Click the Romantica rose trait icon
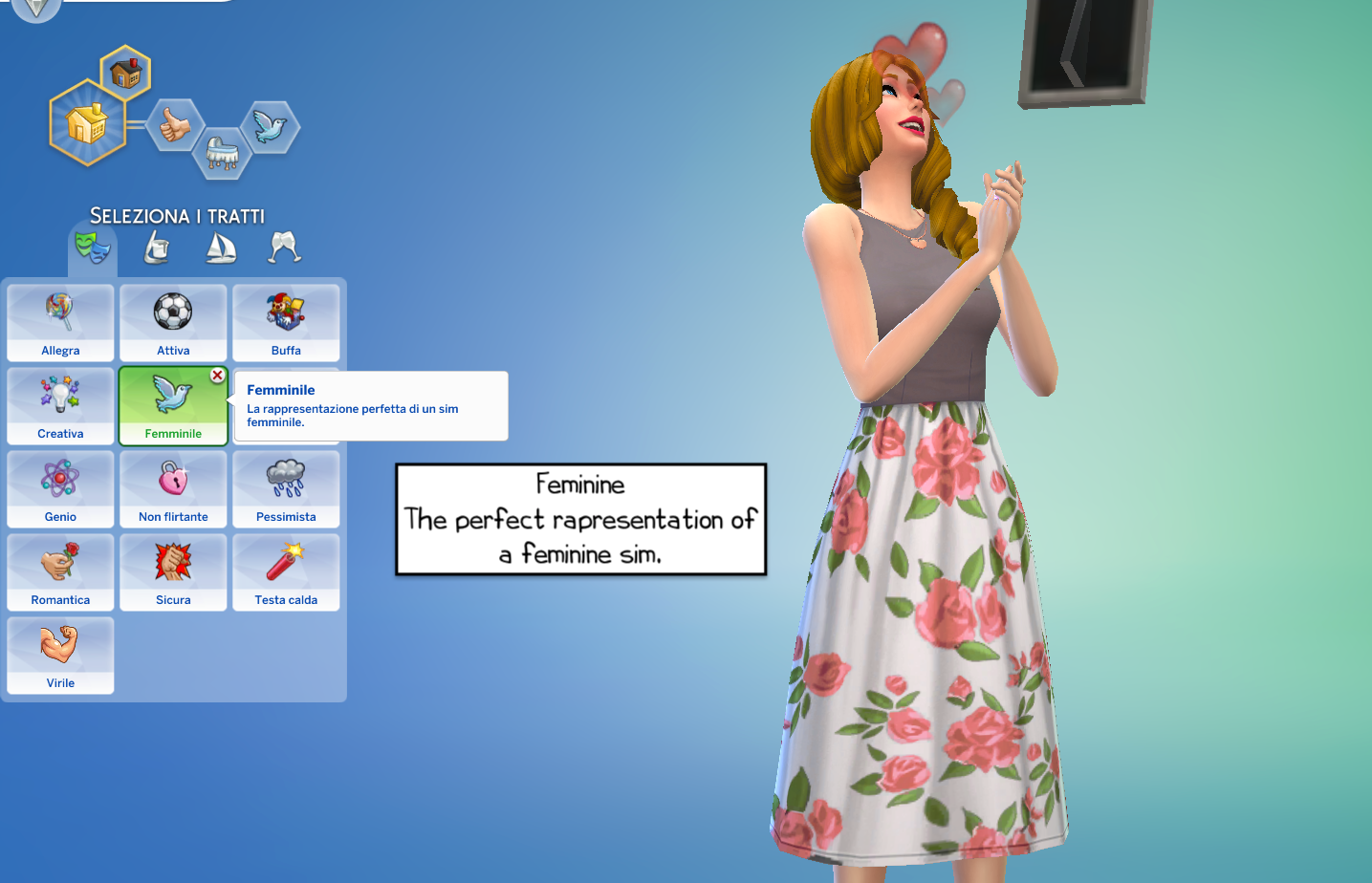 tap(60, 571)
